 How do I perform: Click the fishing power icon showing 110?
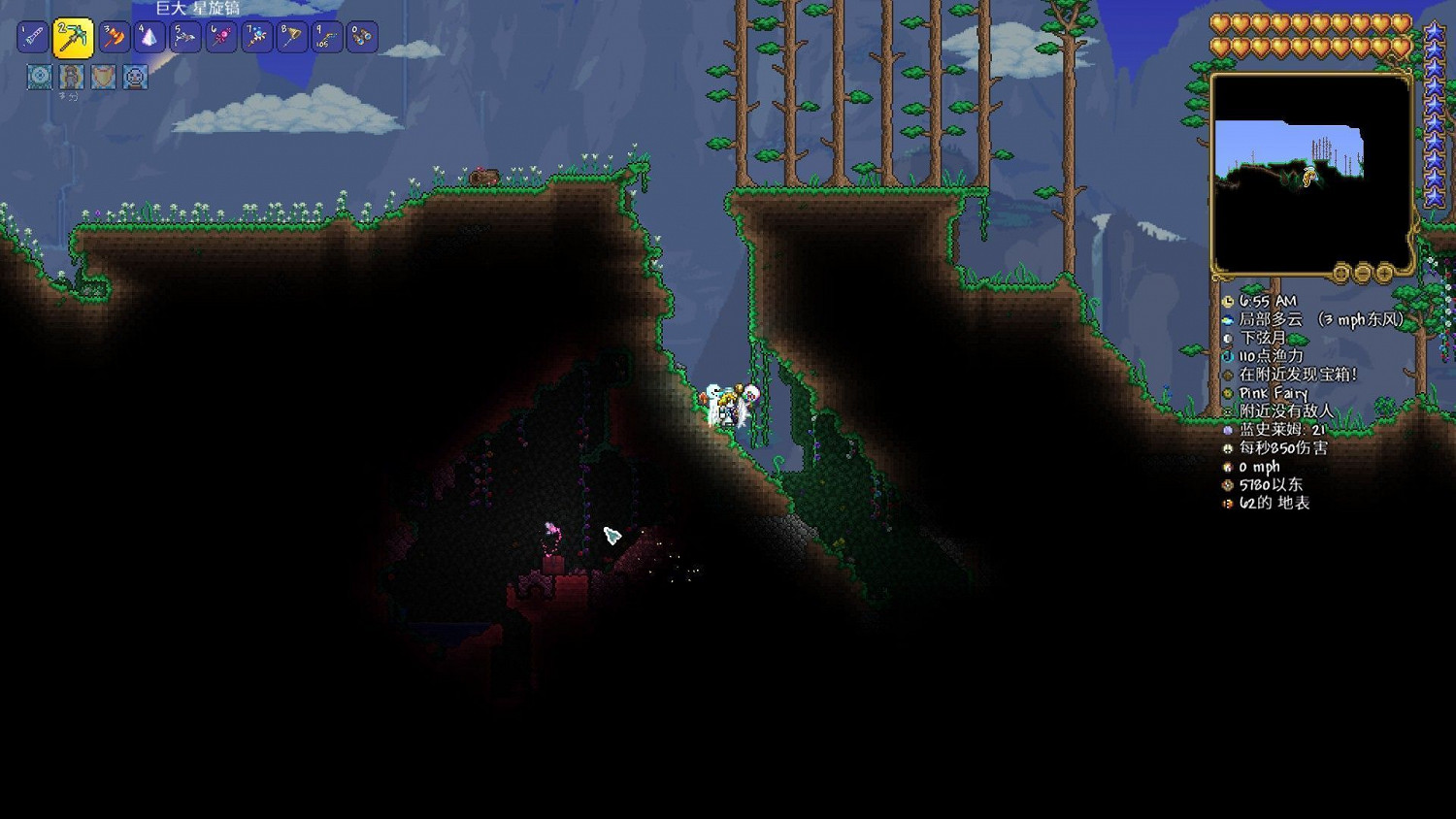pyautogui.click(x=1228, y=356)
